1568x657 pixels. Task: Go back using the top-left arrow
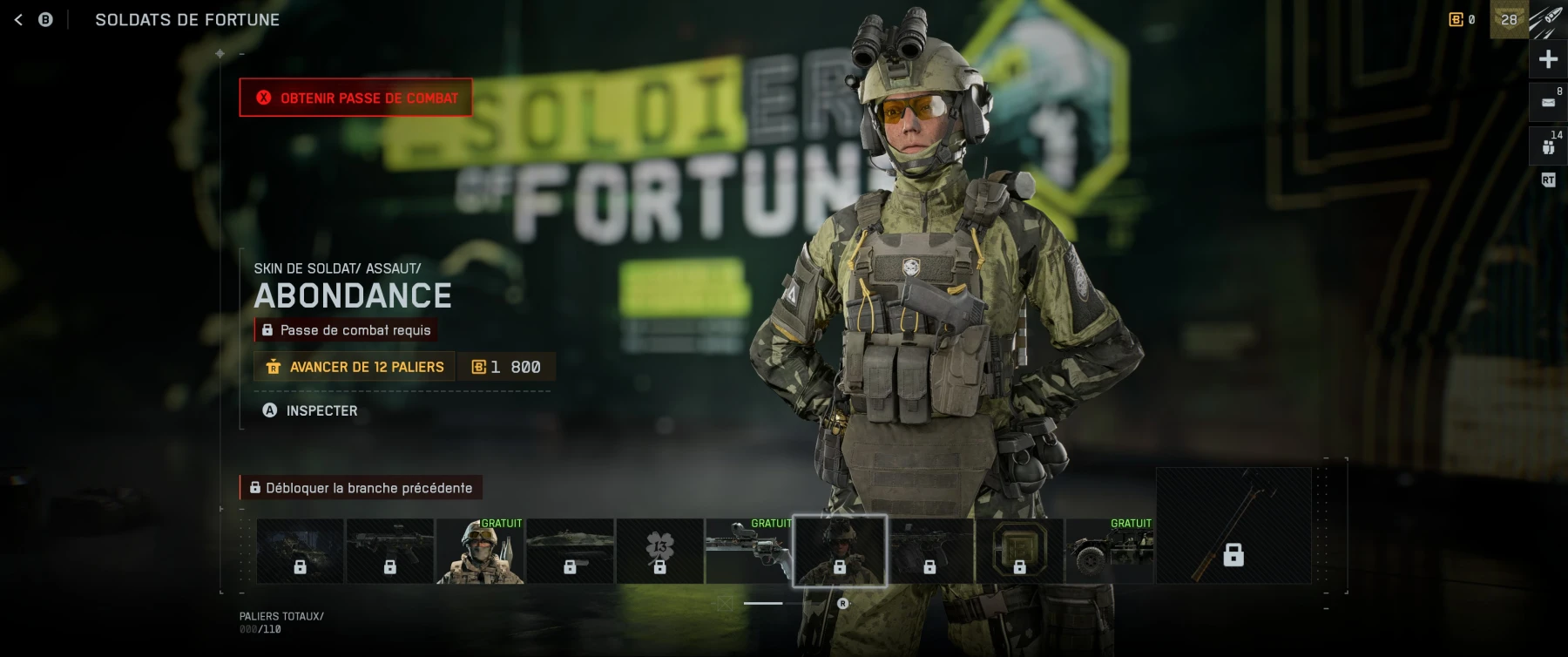[18, 19]
